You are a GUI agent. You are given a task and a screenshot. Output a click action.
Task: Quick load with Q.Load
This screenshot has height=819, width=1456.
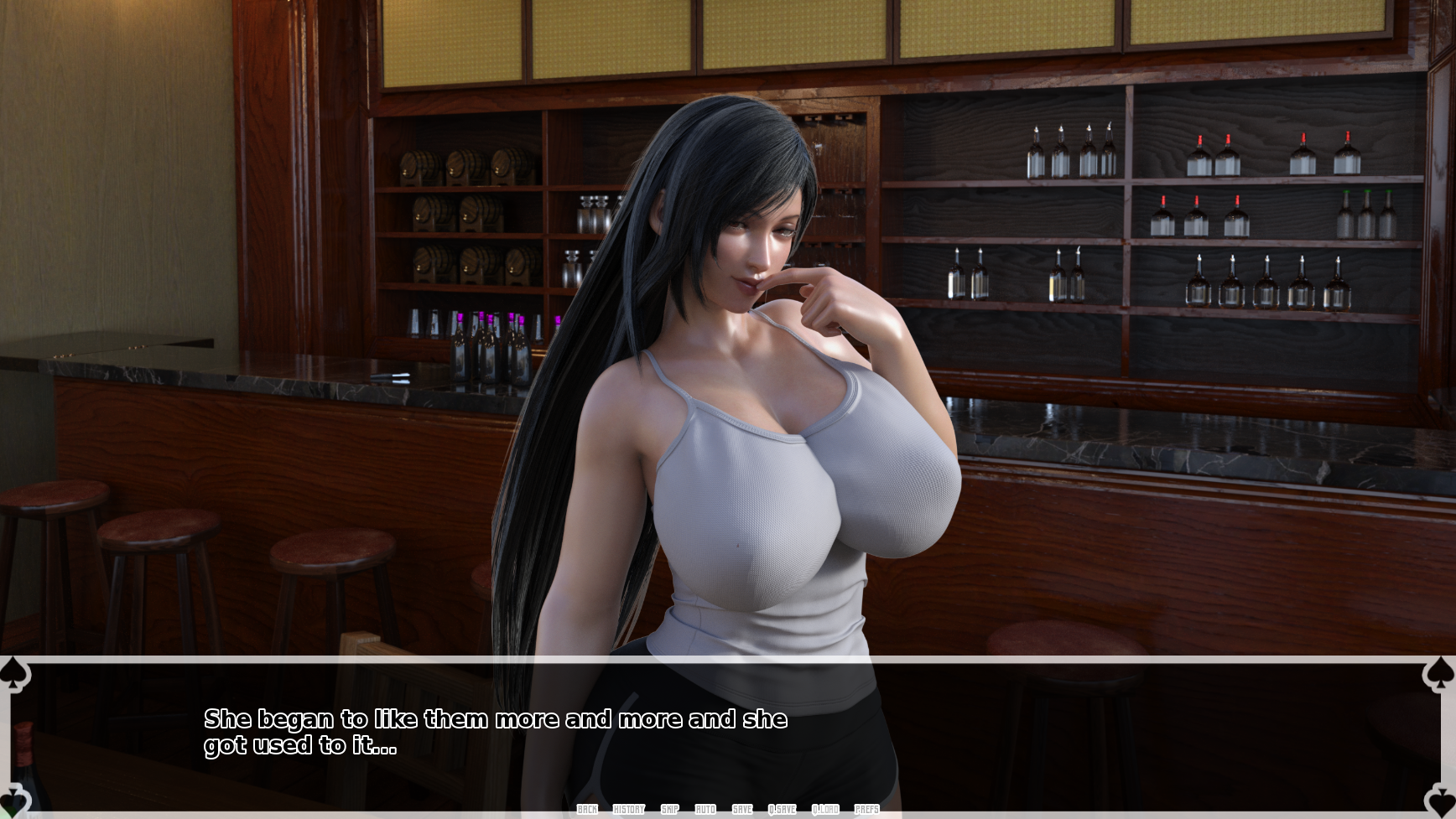(x=825, y=809)
